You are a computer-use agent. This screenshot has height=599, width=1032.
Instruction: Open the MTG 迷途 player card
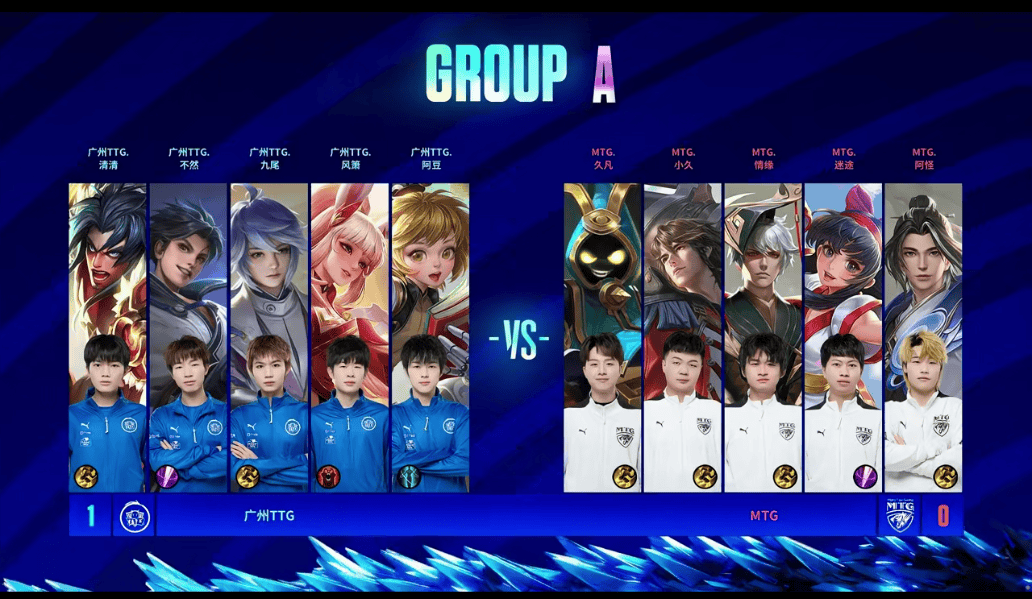843,337
